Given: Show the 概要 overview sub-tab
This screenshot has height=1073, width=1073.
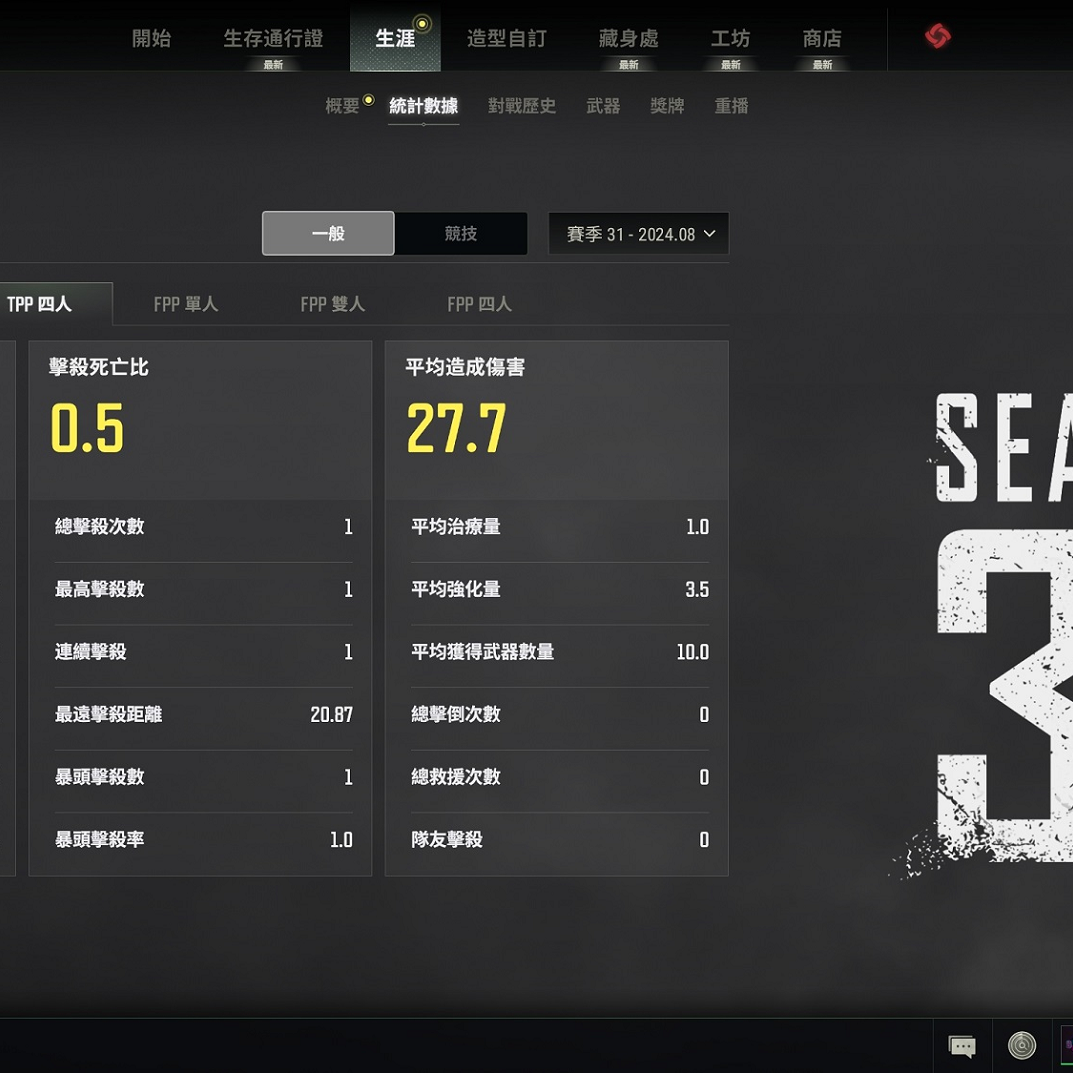Looking at the screenshot, I should (x=342, y=106).
